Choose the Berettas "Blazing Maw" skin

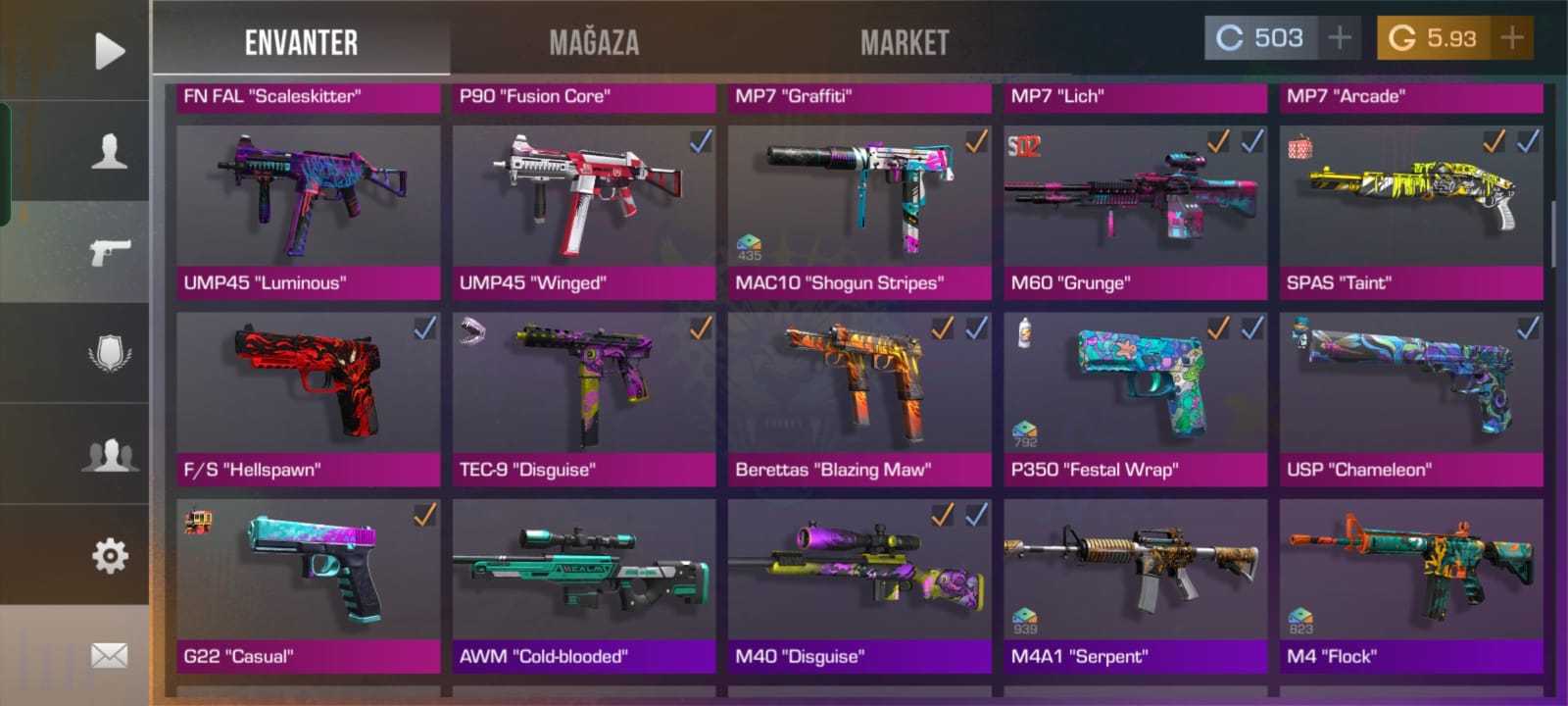[x=859, y=397]
